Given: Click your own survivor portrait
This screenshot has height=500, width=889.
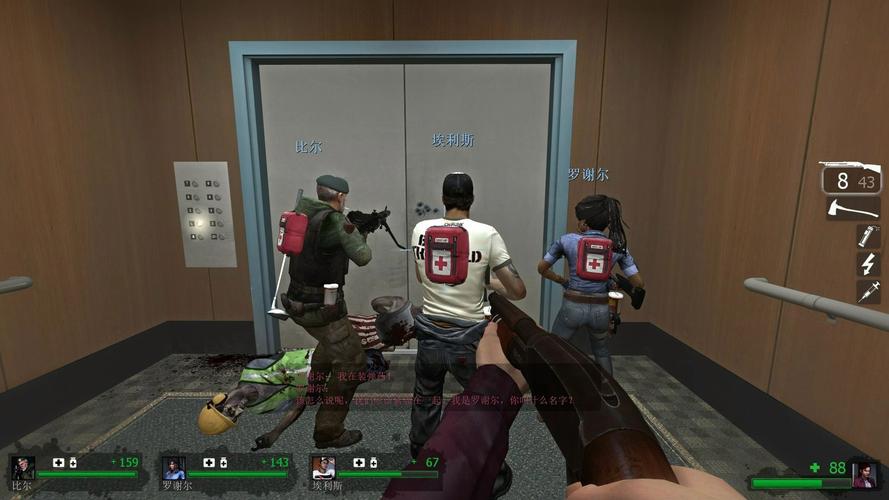Looking at the screenshot, I should tap(864, 473).
